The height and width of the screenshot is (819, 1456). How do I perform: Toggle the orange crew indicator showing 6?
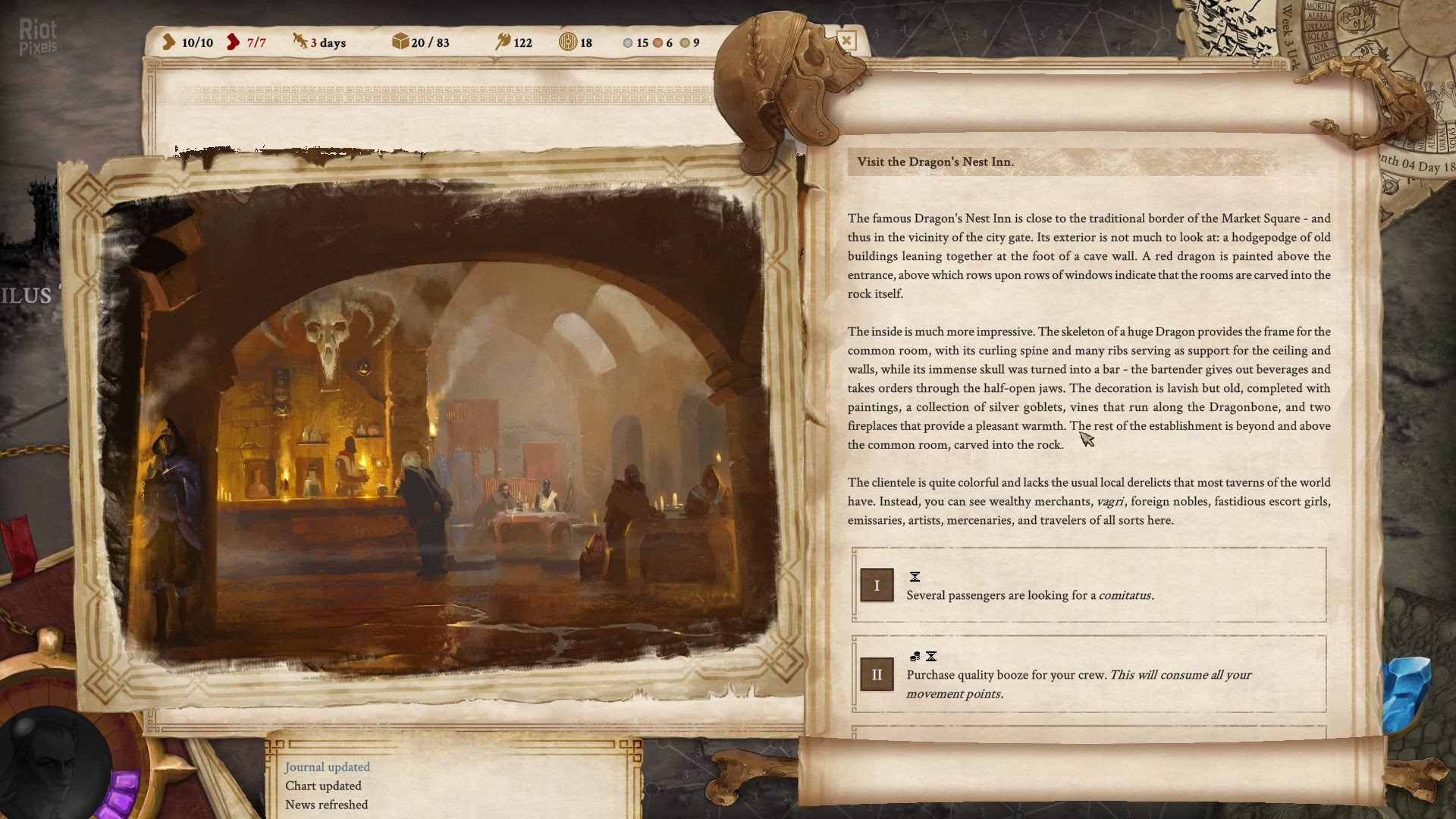pos(658,44)
